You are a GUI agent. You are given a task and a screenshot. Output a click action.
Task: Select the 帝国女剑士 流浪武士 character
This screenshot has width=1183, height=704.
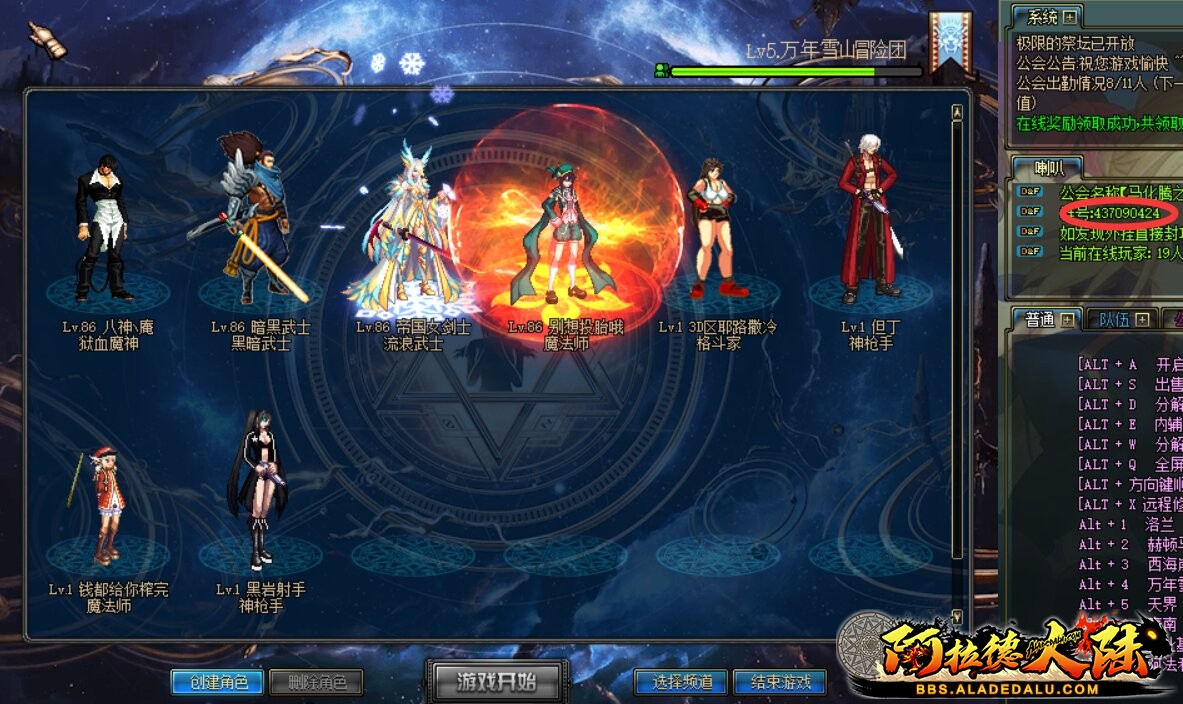410,230
